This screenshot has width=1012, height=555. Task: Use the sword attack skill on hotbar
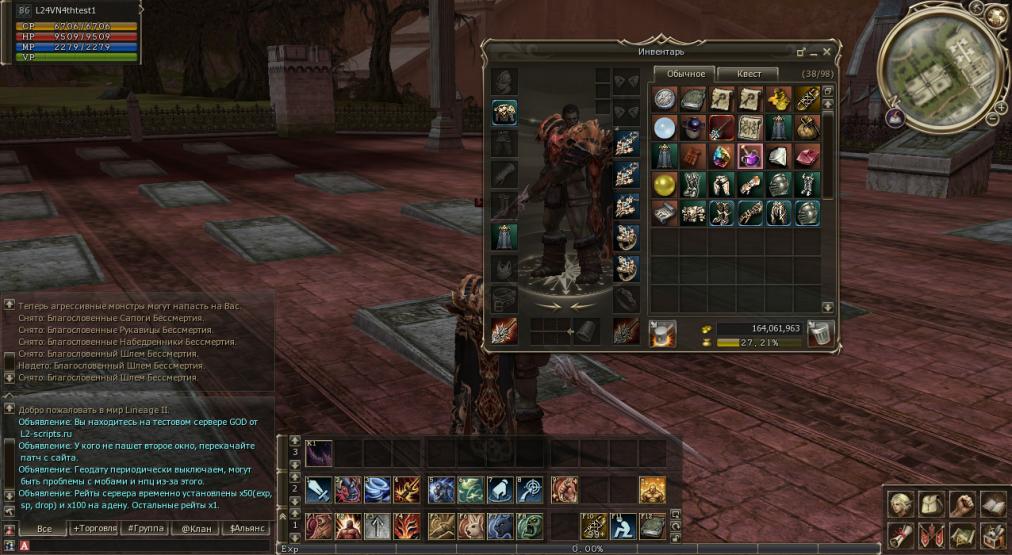pyautogui.click(x=319, y=489)
